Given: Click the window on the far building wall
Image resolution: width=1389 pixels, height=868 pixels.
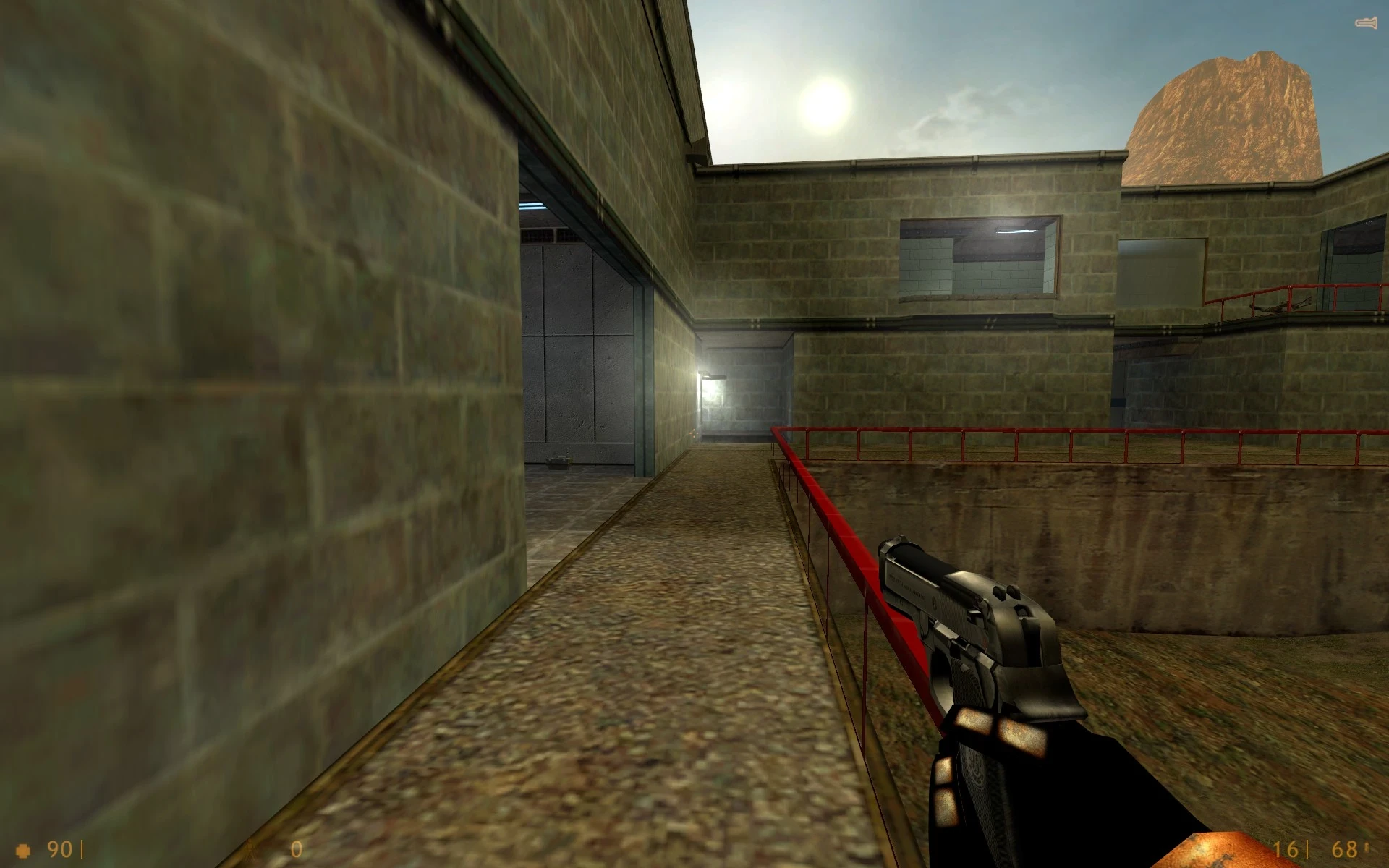Looking at the screenshot, I should click(x=977, y=257).
